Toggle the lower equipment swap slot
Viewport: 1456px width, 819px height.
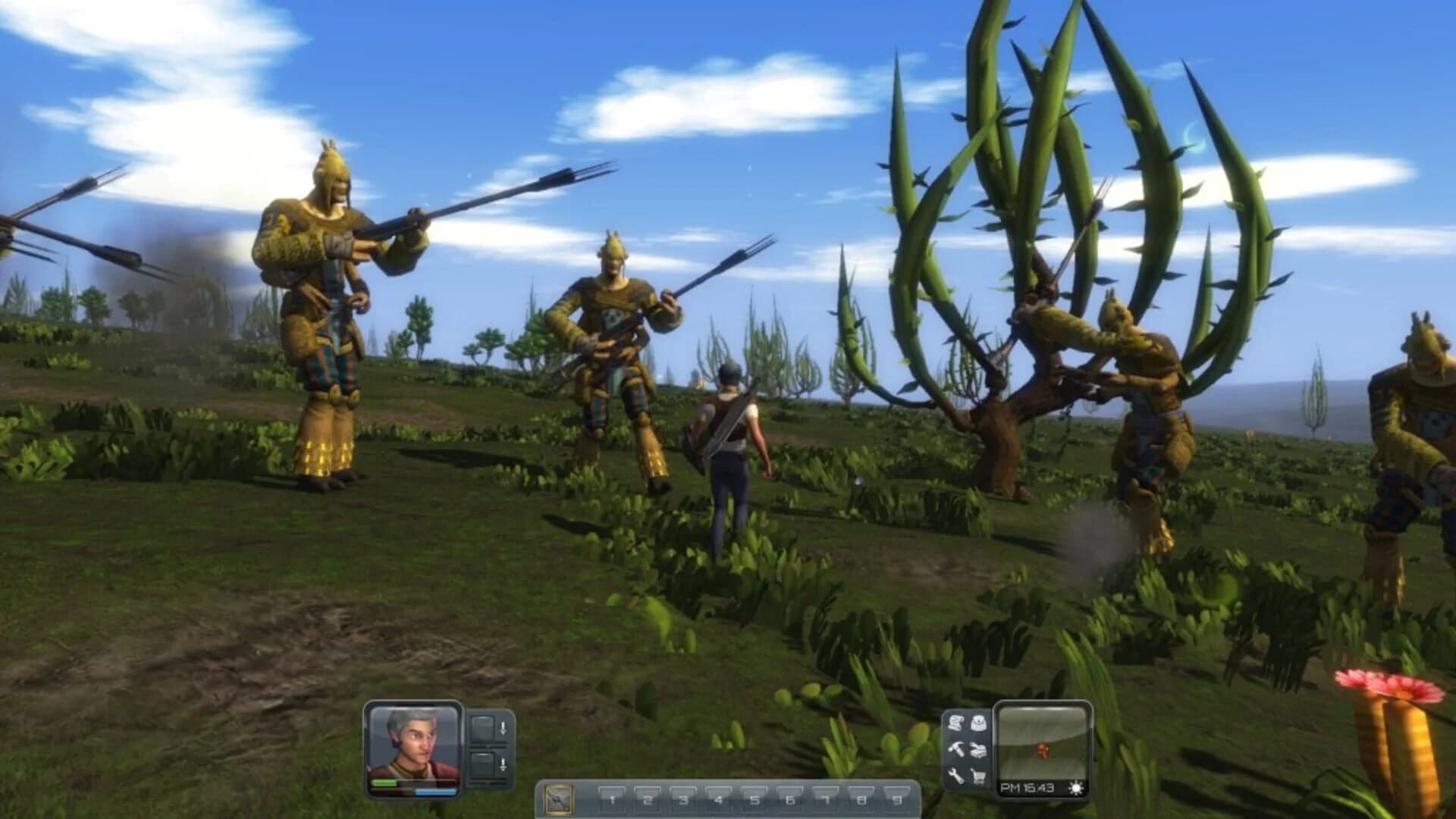click(482, 766)
